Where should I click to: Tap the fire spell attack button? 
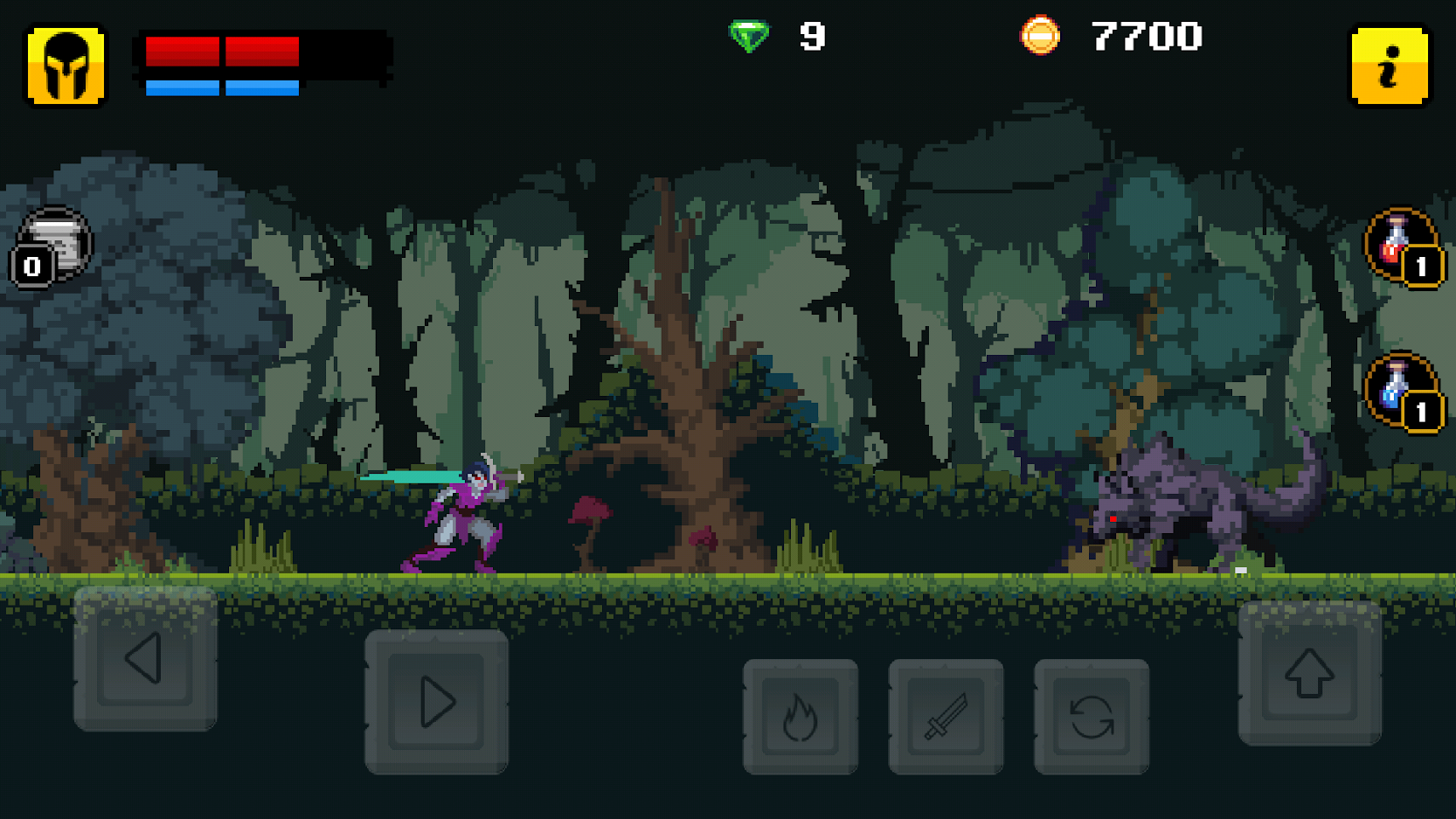click(800, 717)
